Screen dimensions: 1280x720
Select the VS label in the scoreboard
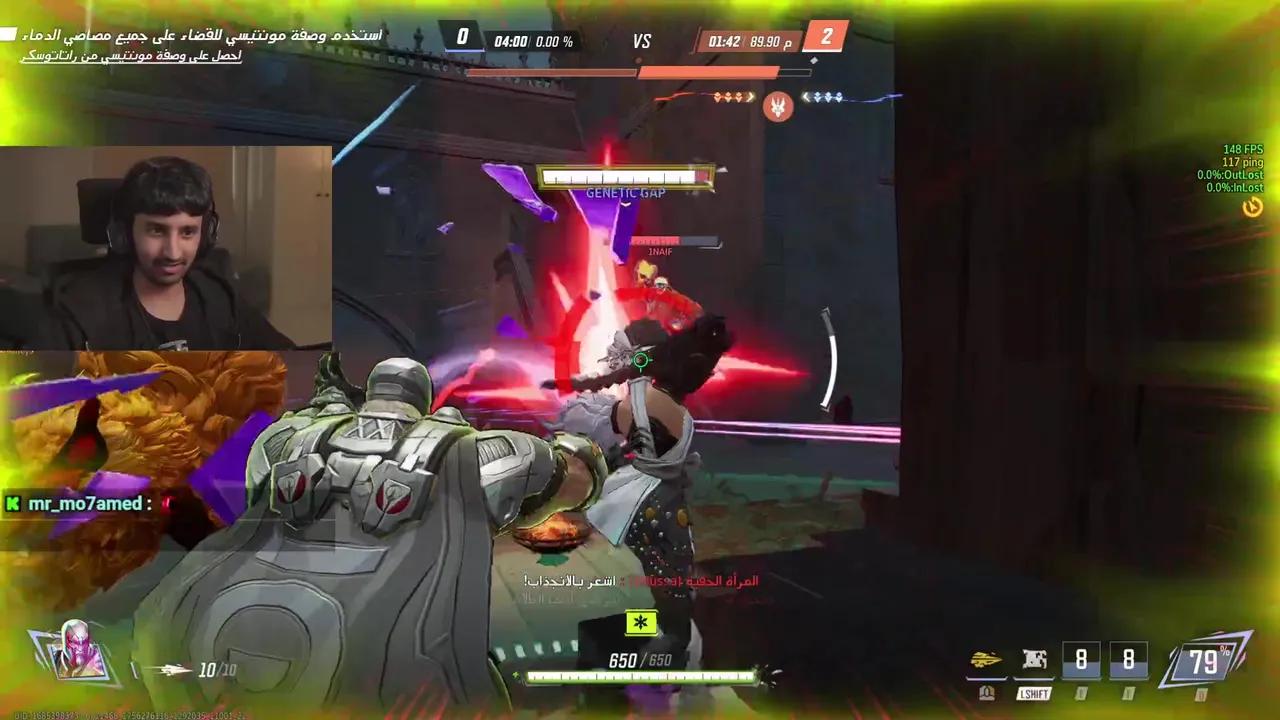point(642,41)
